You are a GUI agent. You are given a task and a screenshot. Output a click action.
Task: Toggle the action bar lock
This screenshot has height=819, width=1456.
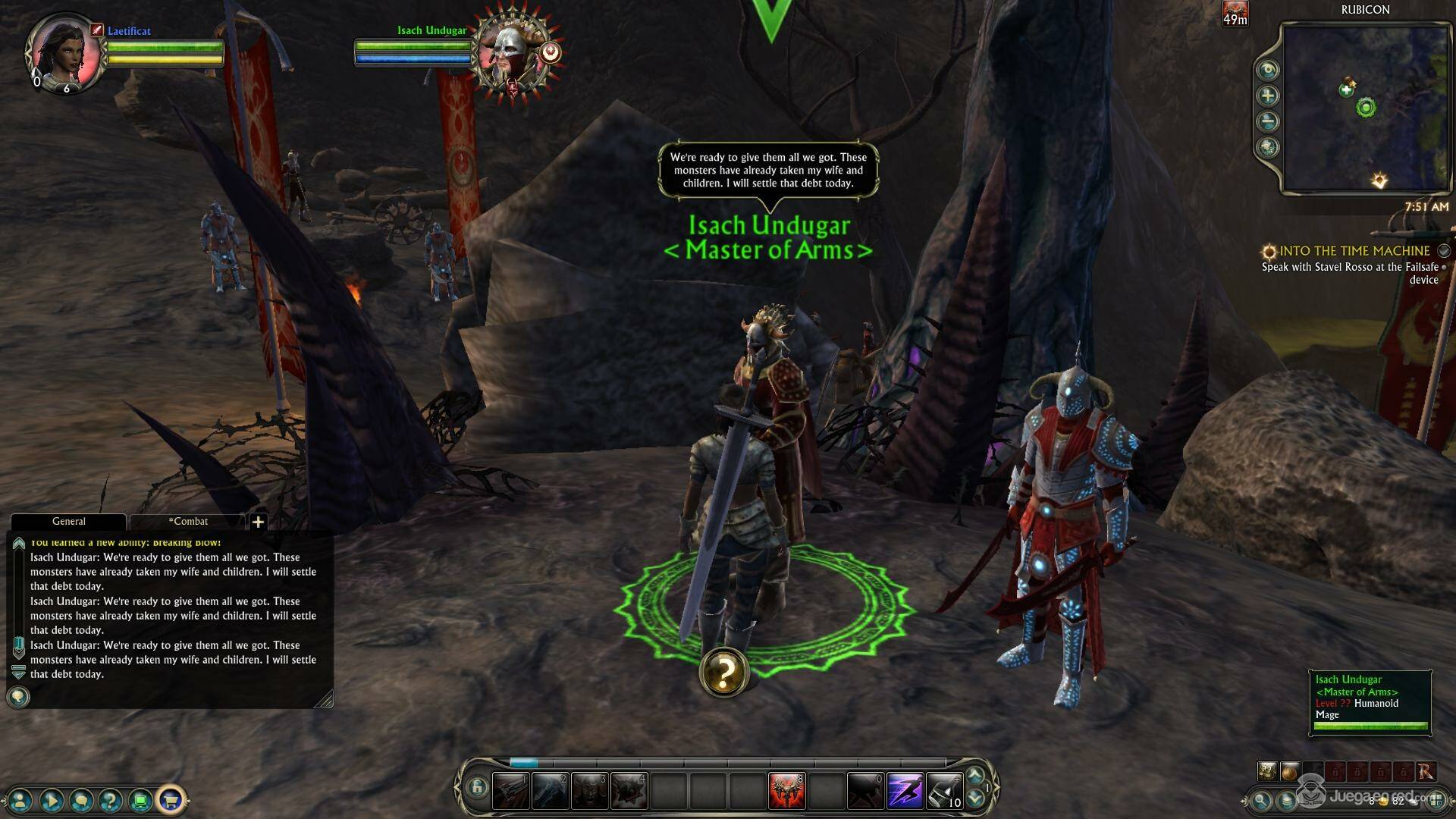coord(476,788)
